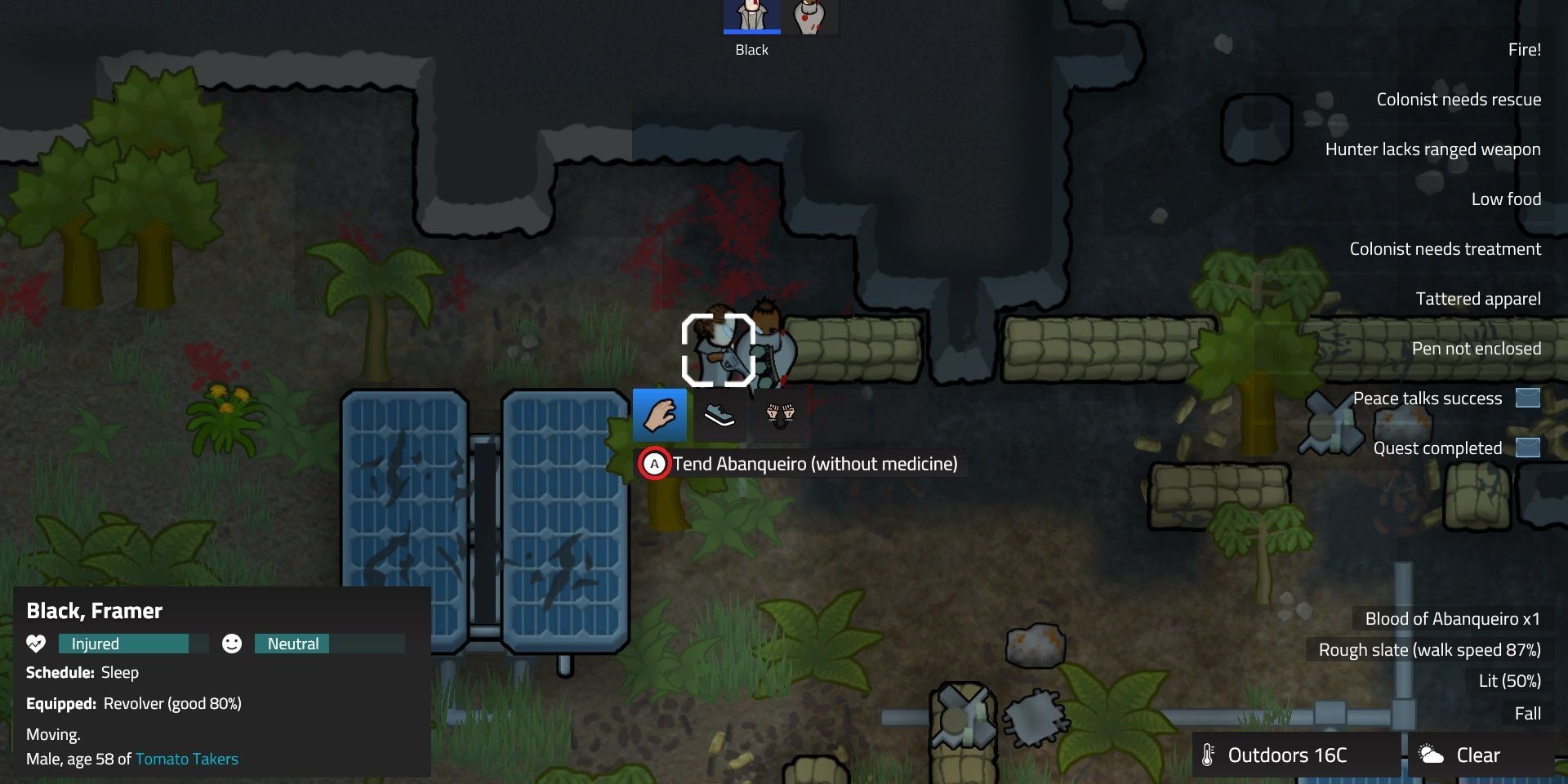Viewport: 1568px width, 784px height.
Task: Open the Fire! alert
Action: point(1524,50)
